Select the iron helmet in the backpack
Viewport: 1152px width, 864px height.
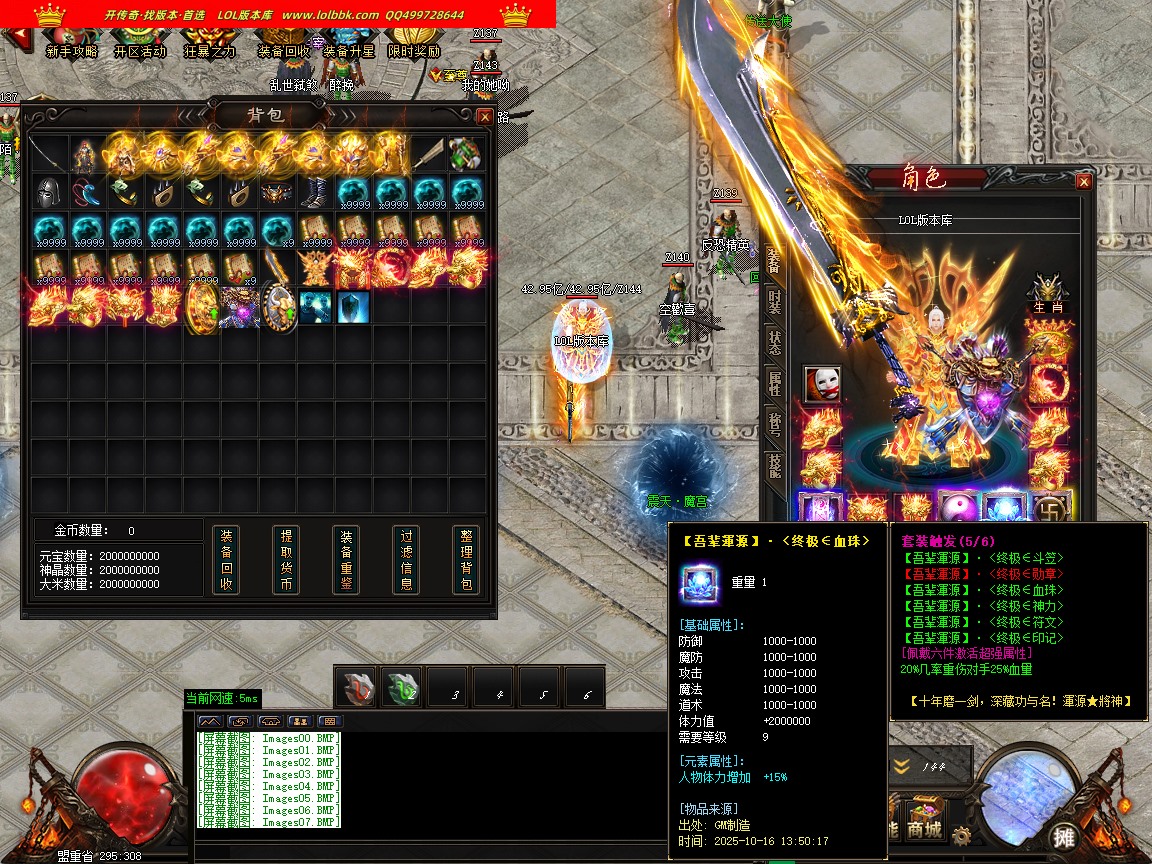tap(49, 191)
